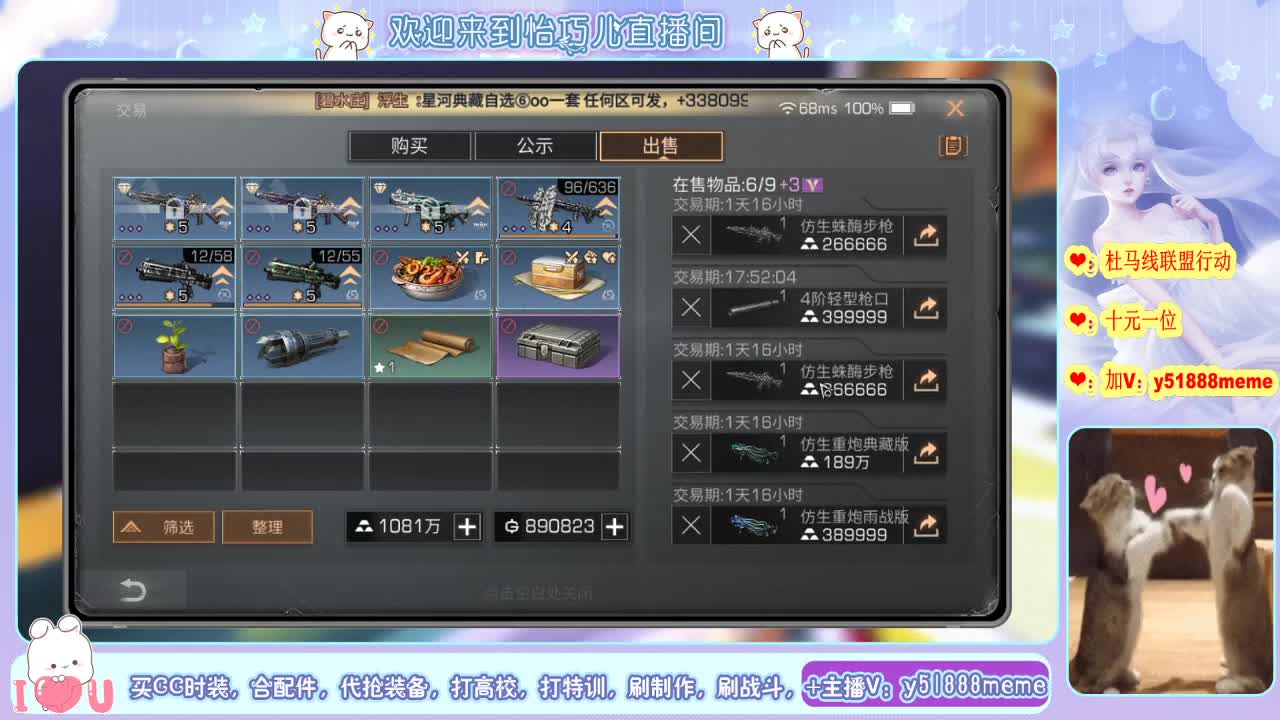Image resolution: width=1280 pixels, height=720 pixels.
Task: Open the 公示 tab
Action: tap(536, 146)
